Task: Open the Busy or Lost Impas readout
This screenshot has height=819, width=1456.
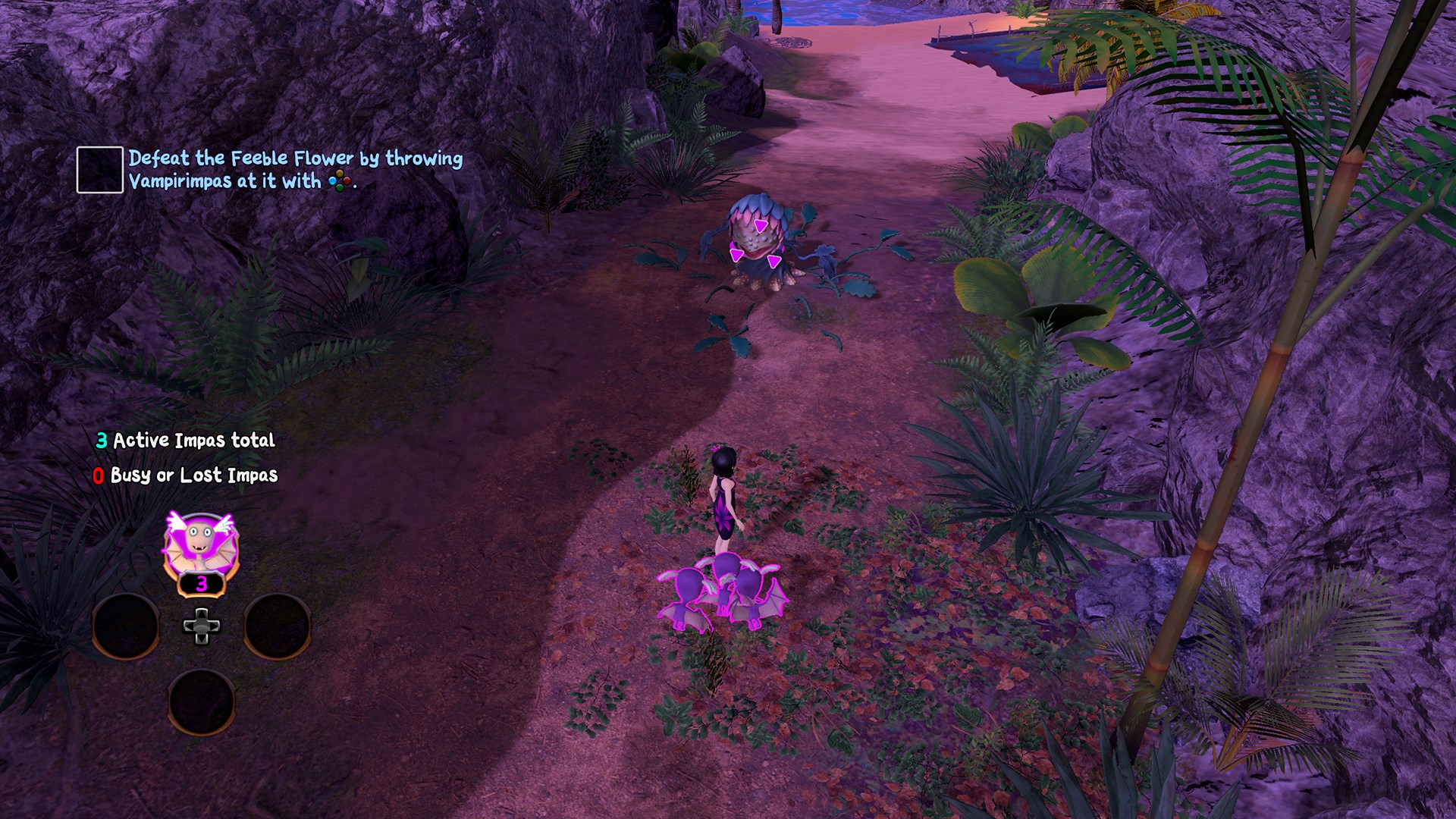Action: pyautogui.click(x=185, y=477)
